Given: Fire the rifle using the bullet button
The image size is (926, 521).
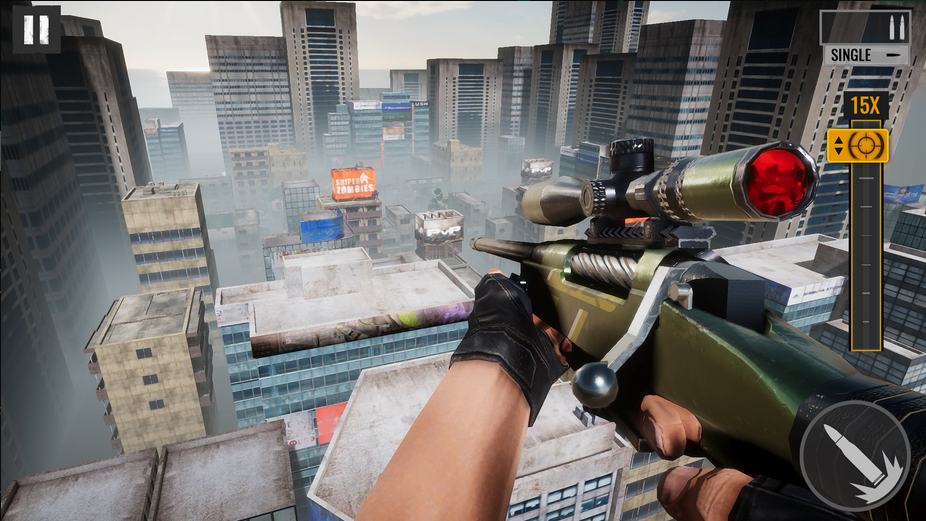Looking at the screenshot, I should click(853, 456).
